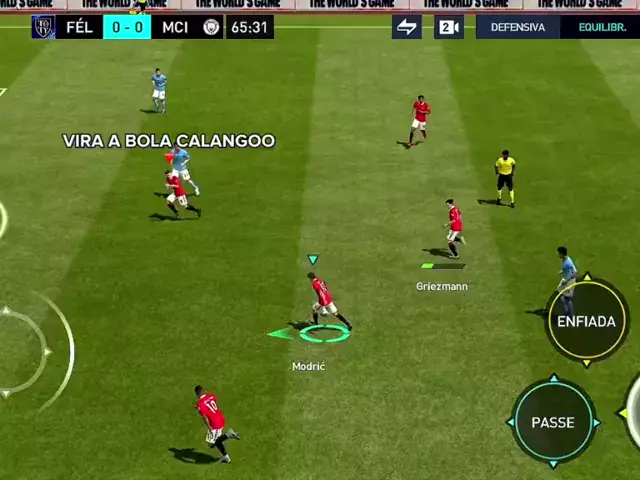Switch camera using the camera 2 icon
The width and height of the screenshot is (640, 480).
coord(449,27)
